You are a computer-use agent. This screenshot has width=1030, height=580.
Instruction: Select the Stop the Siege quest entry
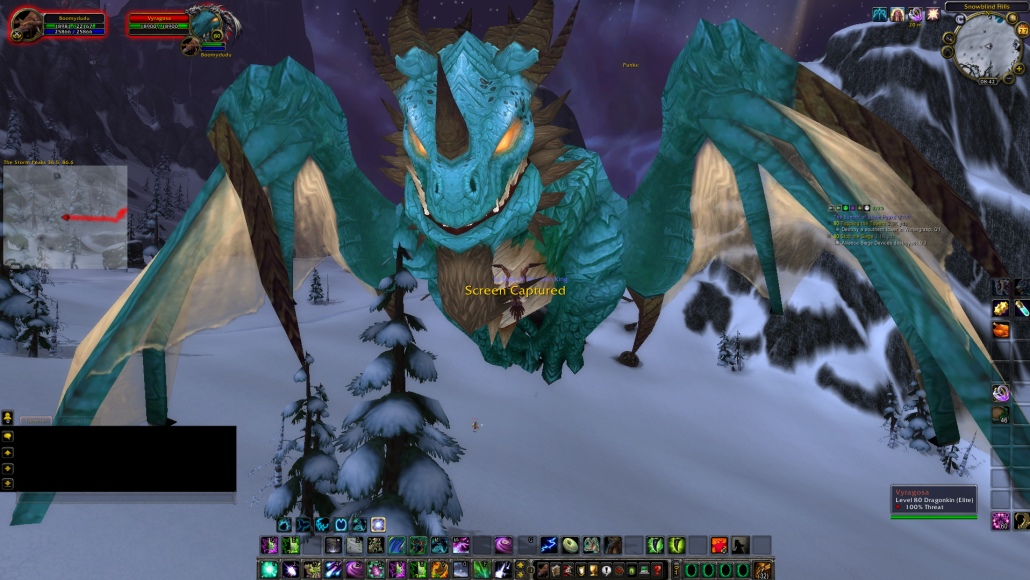(x=860, y=236)
